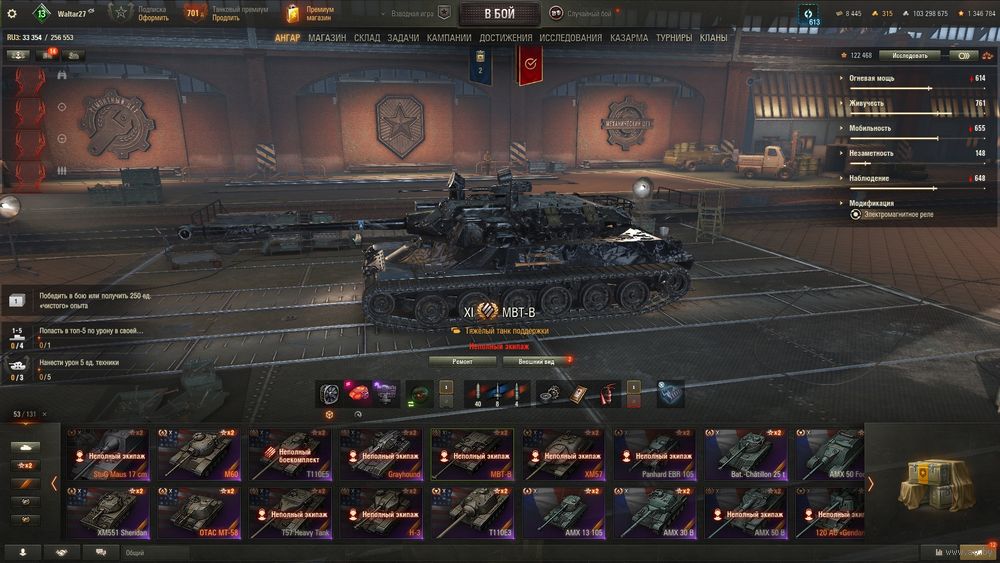The image size is (1000, 563).
Task: Show the ДОСТИЖЕНИЯ tab
Action: coord(505,38)
